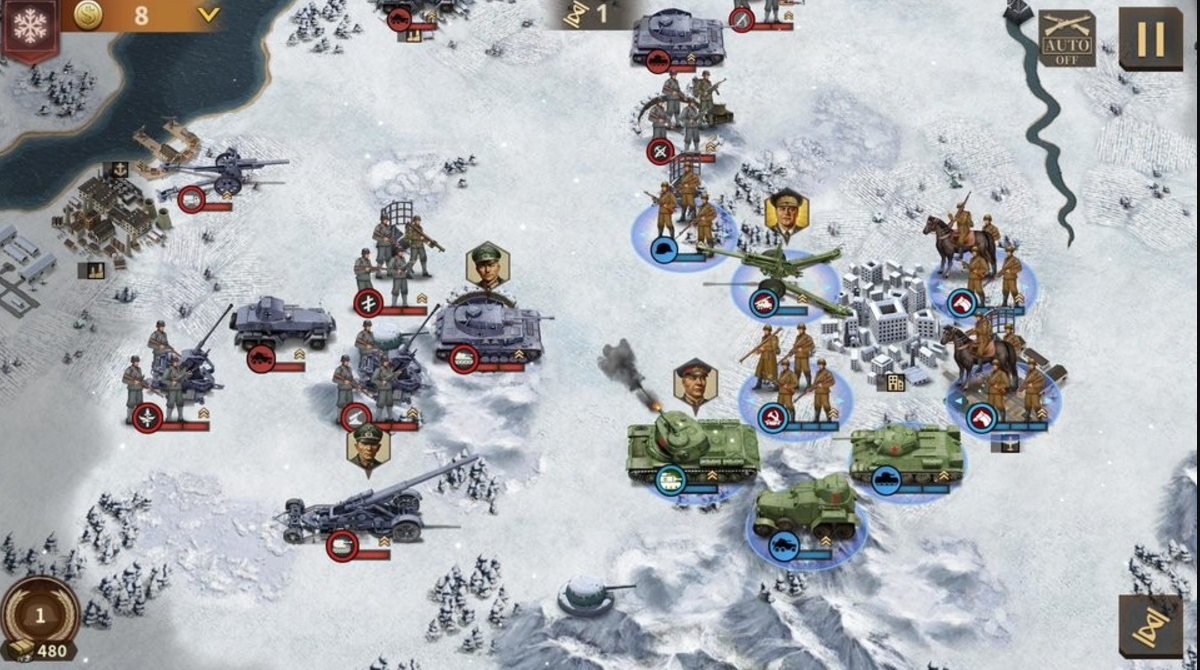1200x670 pixels.
Task: Open the medal badge showing 1
Action: (x=40, y=614)
